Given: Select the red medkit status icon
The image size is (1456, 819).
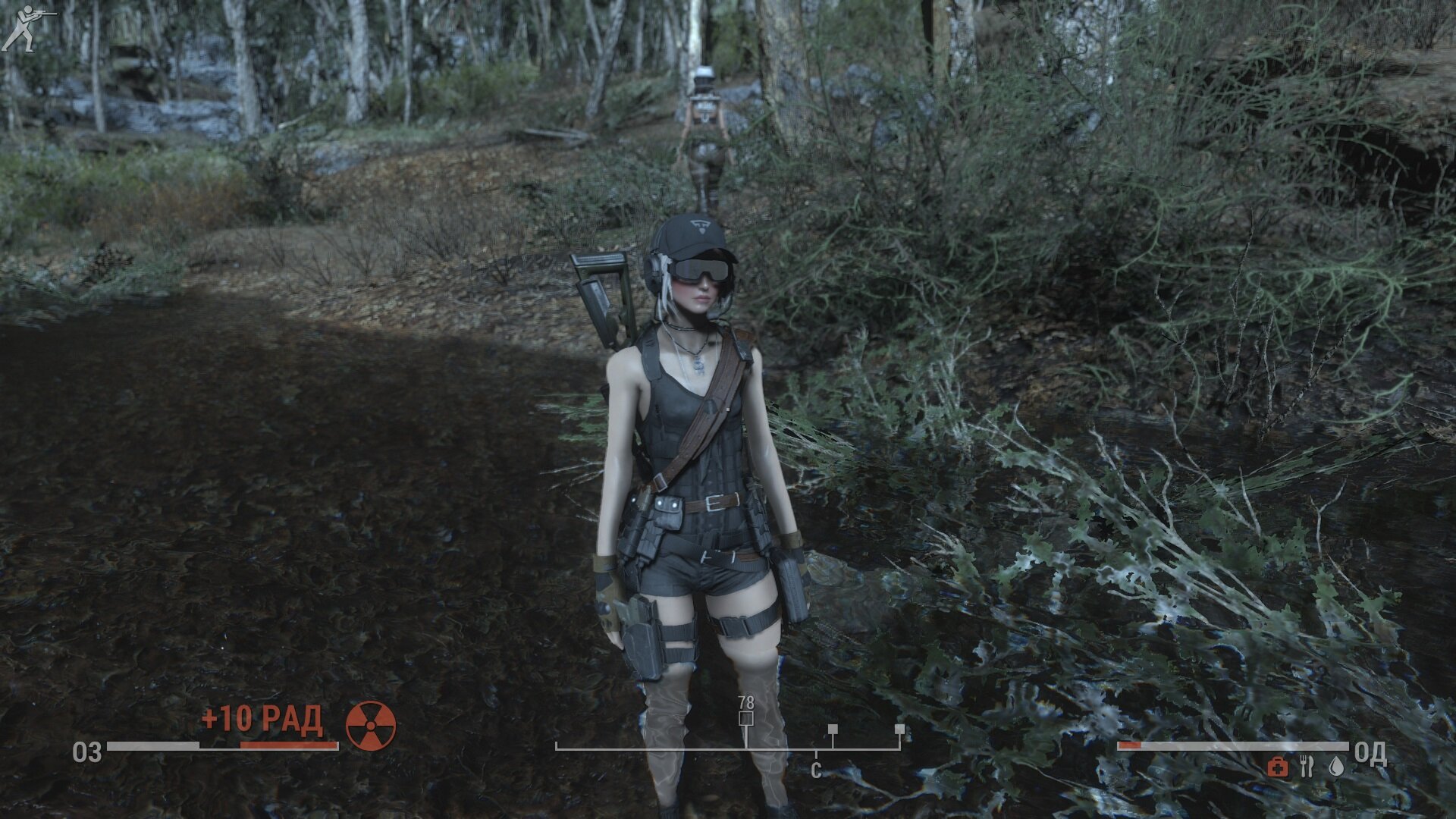Looking at the screenshot, I should point(1278,767).
